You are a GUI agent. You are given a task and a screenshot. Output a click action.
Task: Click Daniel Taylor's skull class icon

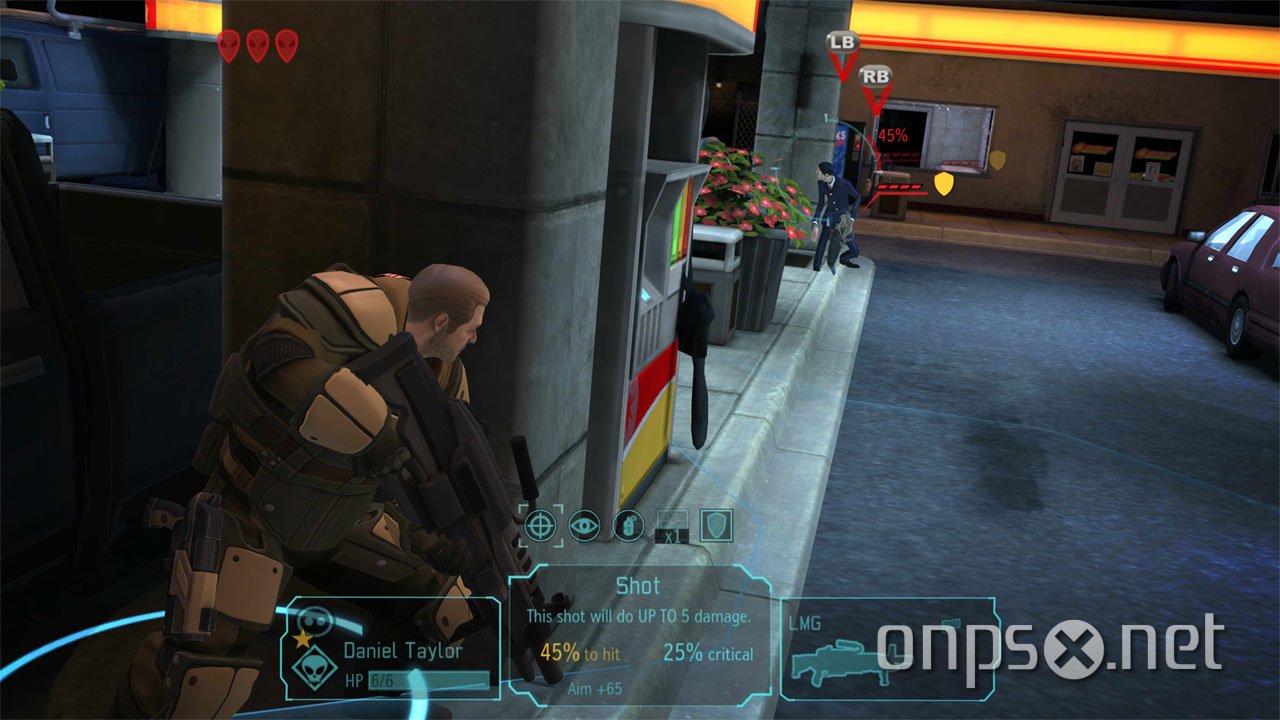(x=314, y=670)
